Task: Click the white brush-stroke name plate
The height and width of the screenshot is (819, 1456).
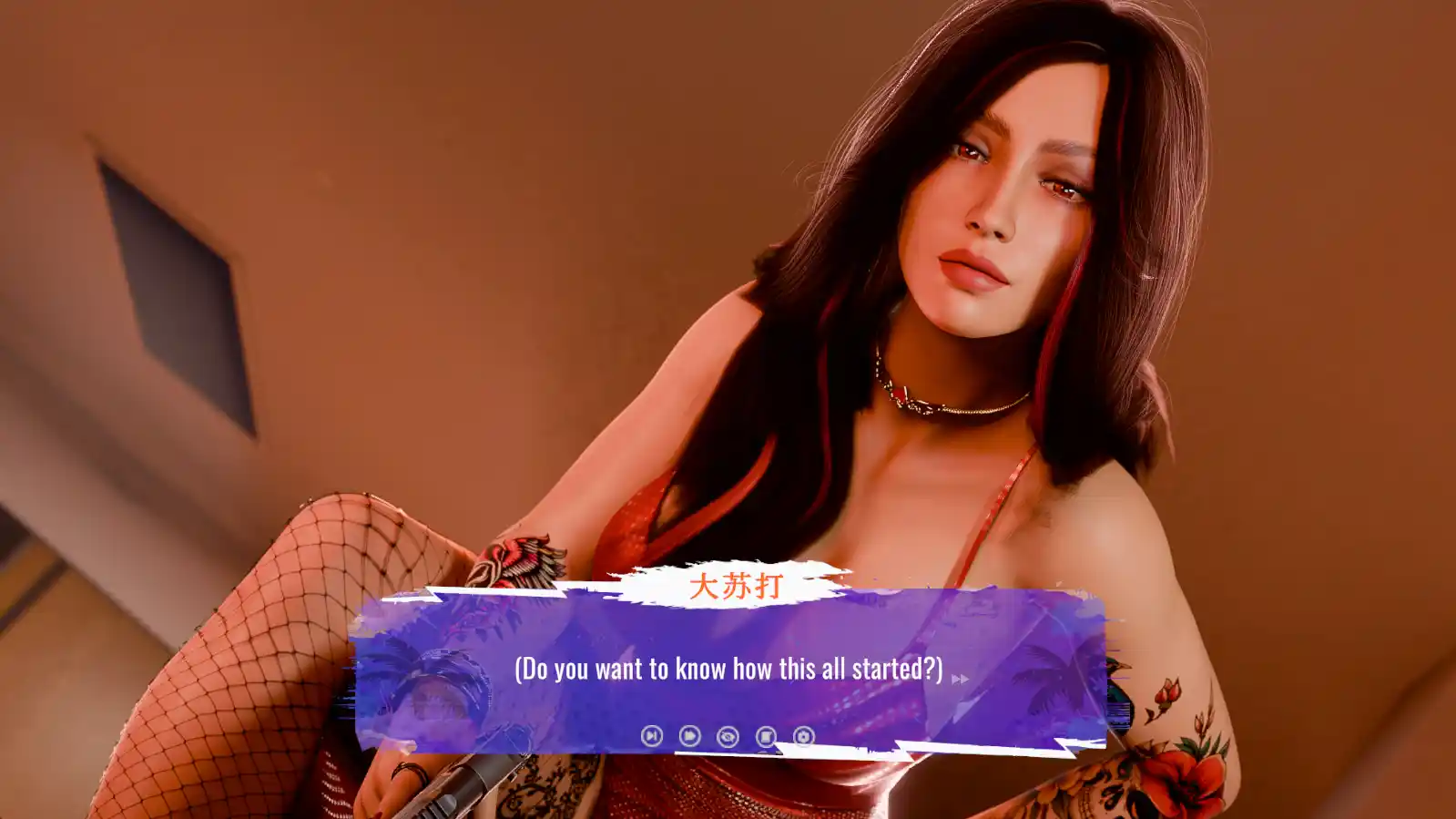Action: pos(739,585)
